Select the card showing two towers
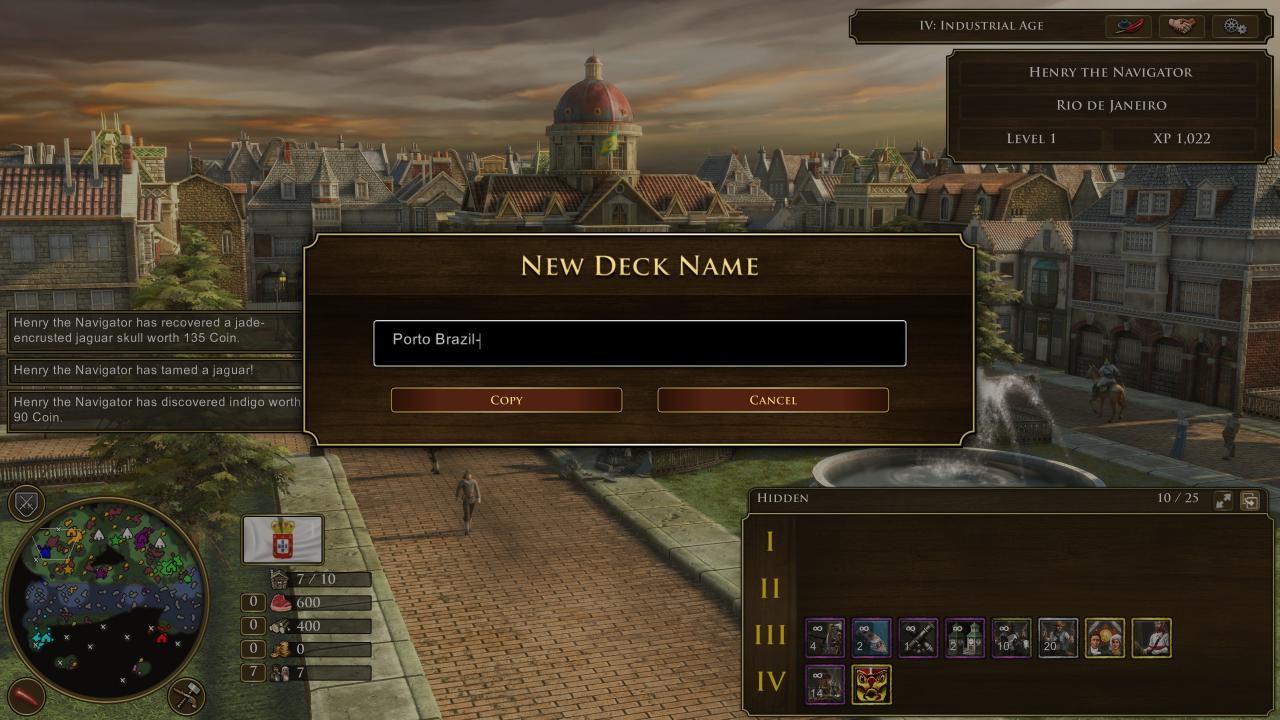This screenshot has height=720, width=1280. [965, 638]
